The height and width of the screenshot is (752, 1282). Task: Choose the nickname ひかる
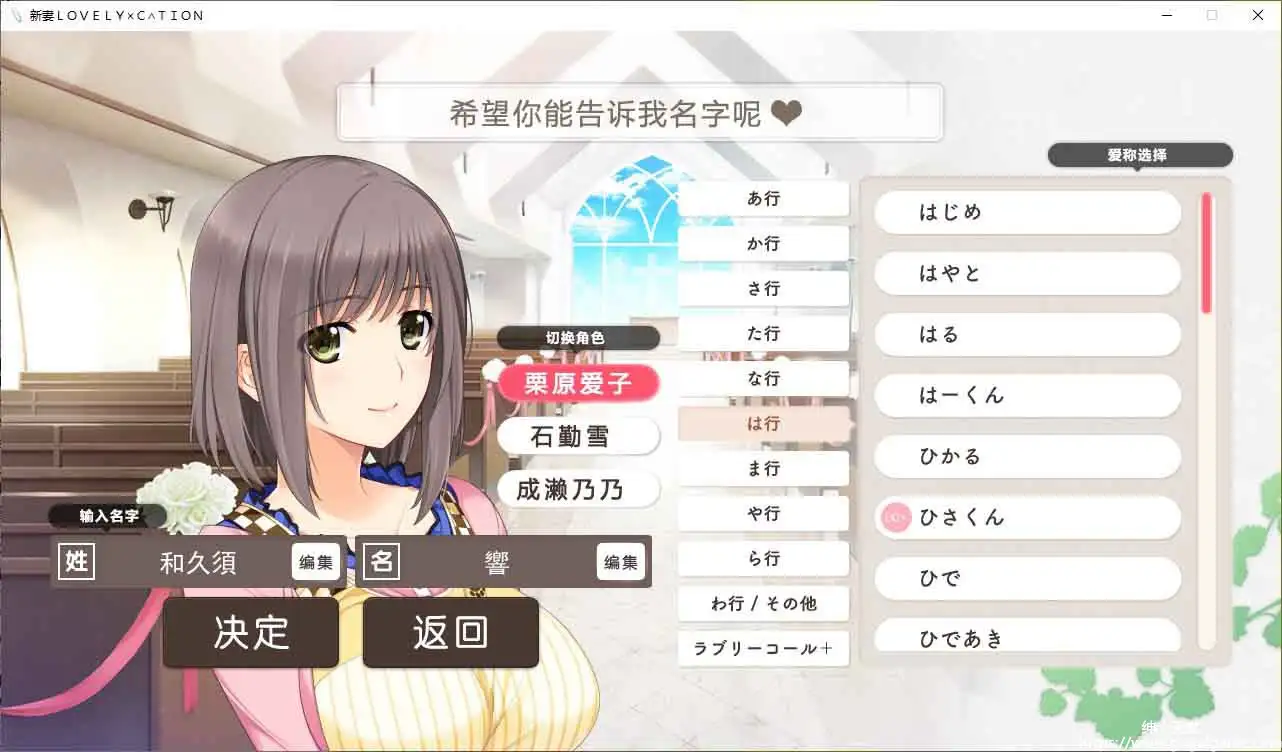(x=1026, y=456)
